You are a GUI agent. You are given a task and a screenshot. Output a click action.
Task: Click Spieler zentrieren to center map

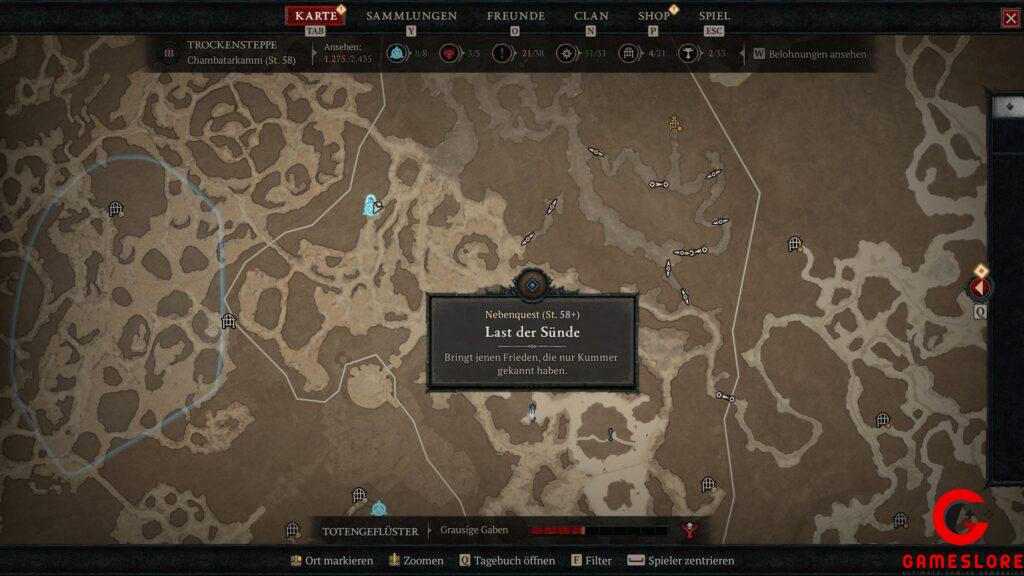coord(681,561)
